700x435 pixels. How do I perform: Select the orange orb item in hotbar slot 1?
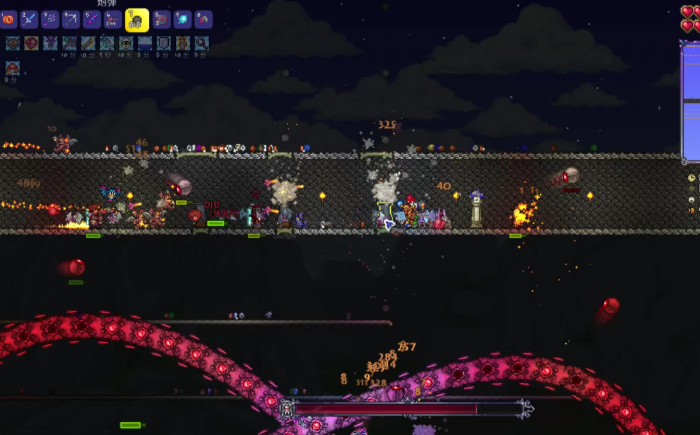tap(8, 19)
